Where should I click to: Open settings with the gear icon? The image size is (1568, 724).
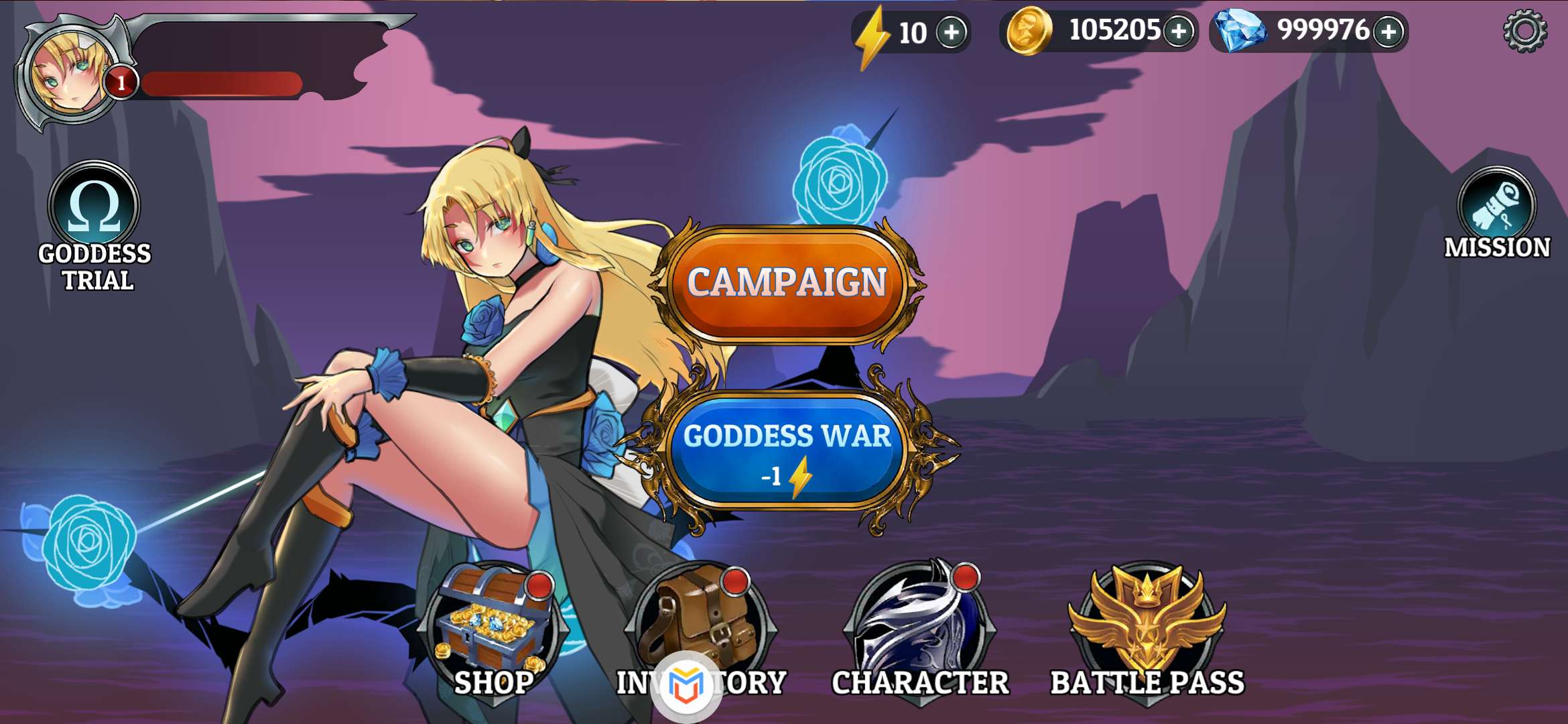(1524, 32)
